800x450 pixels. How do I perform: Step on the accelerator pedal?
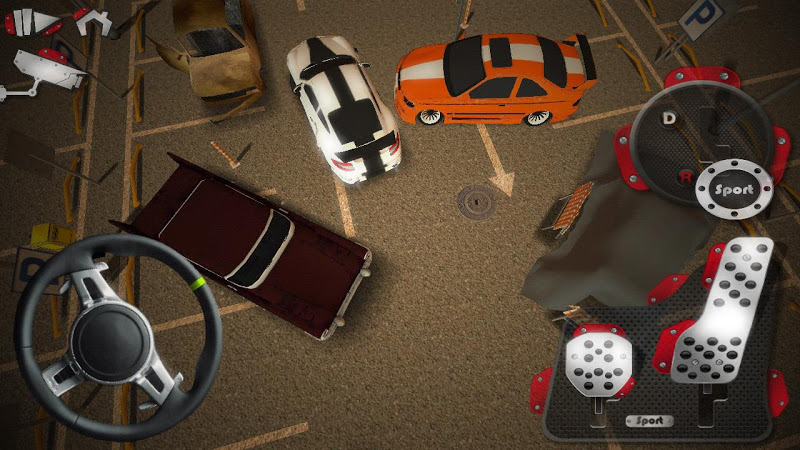tap(722, 318)
